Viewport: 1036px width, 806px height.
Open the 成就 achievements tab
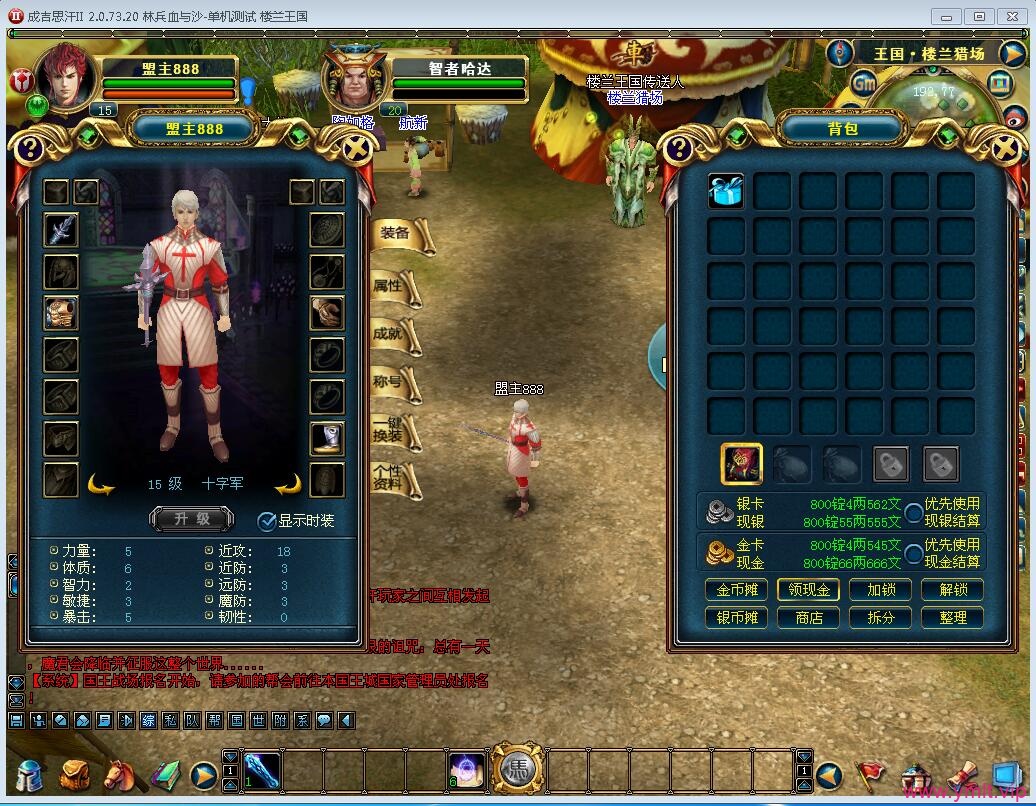click(x=389, y=333)
